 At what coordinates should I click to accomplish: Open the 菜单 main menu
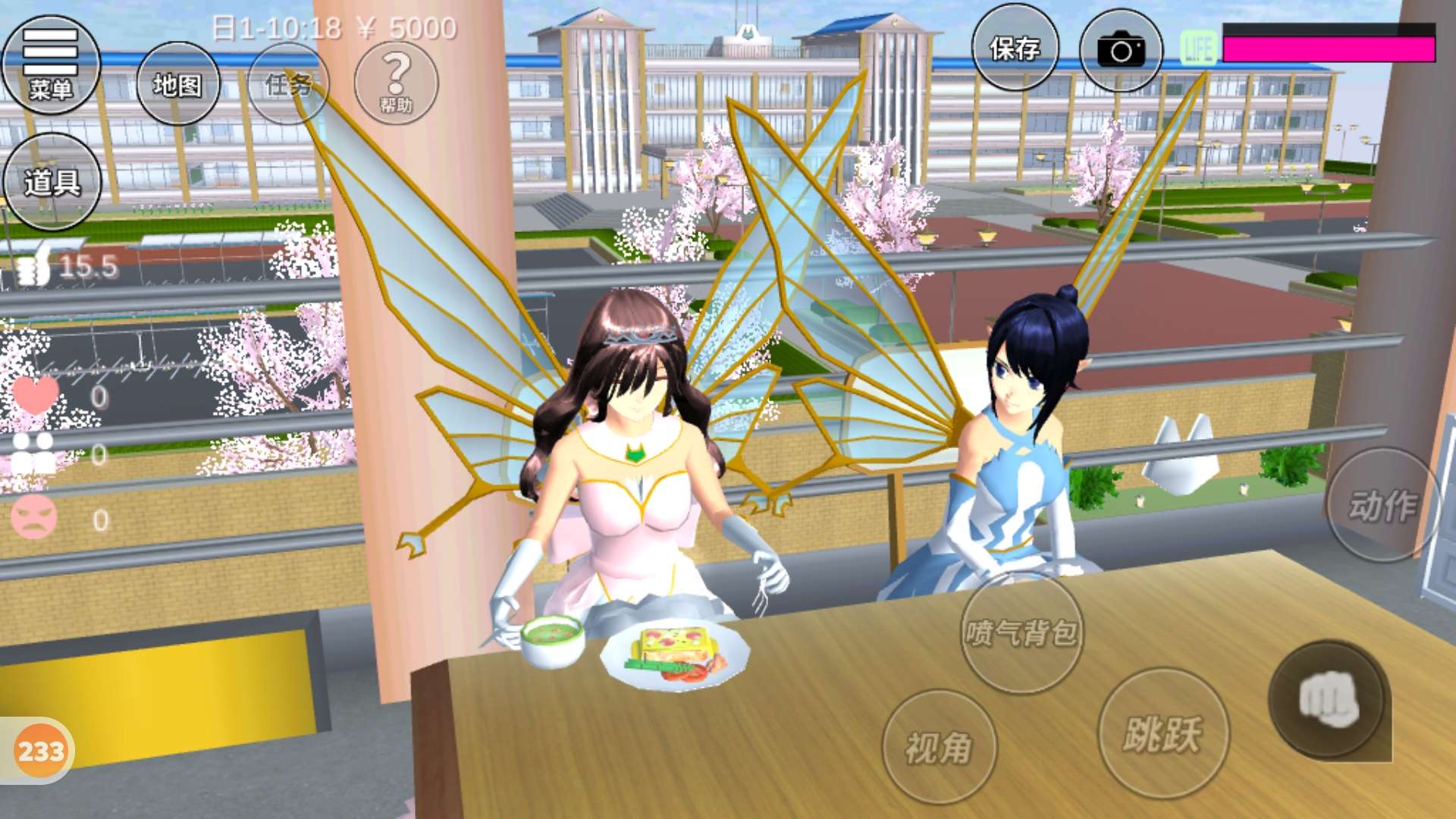51,65
